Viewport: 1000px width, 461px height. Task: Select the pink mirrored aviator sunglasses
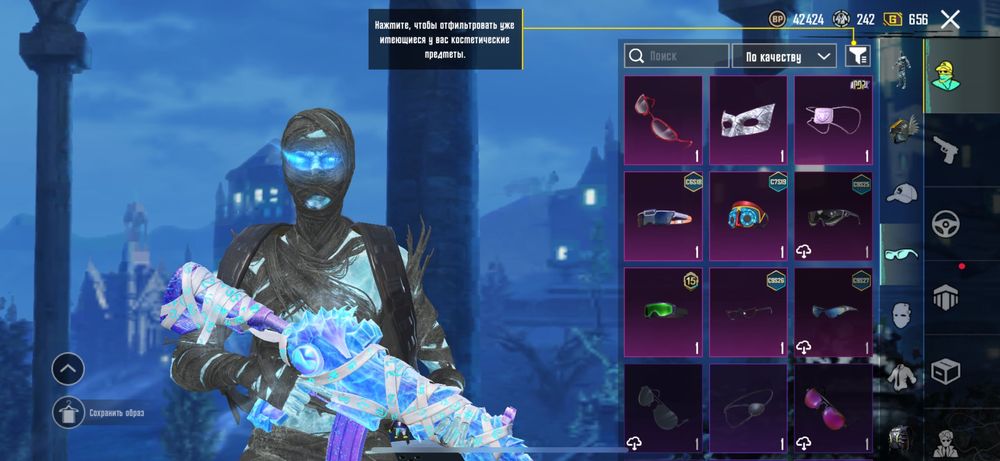click(833, 407)
